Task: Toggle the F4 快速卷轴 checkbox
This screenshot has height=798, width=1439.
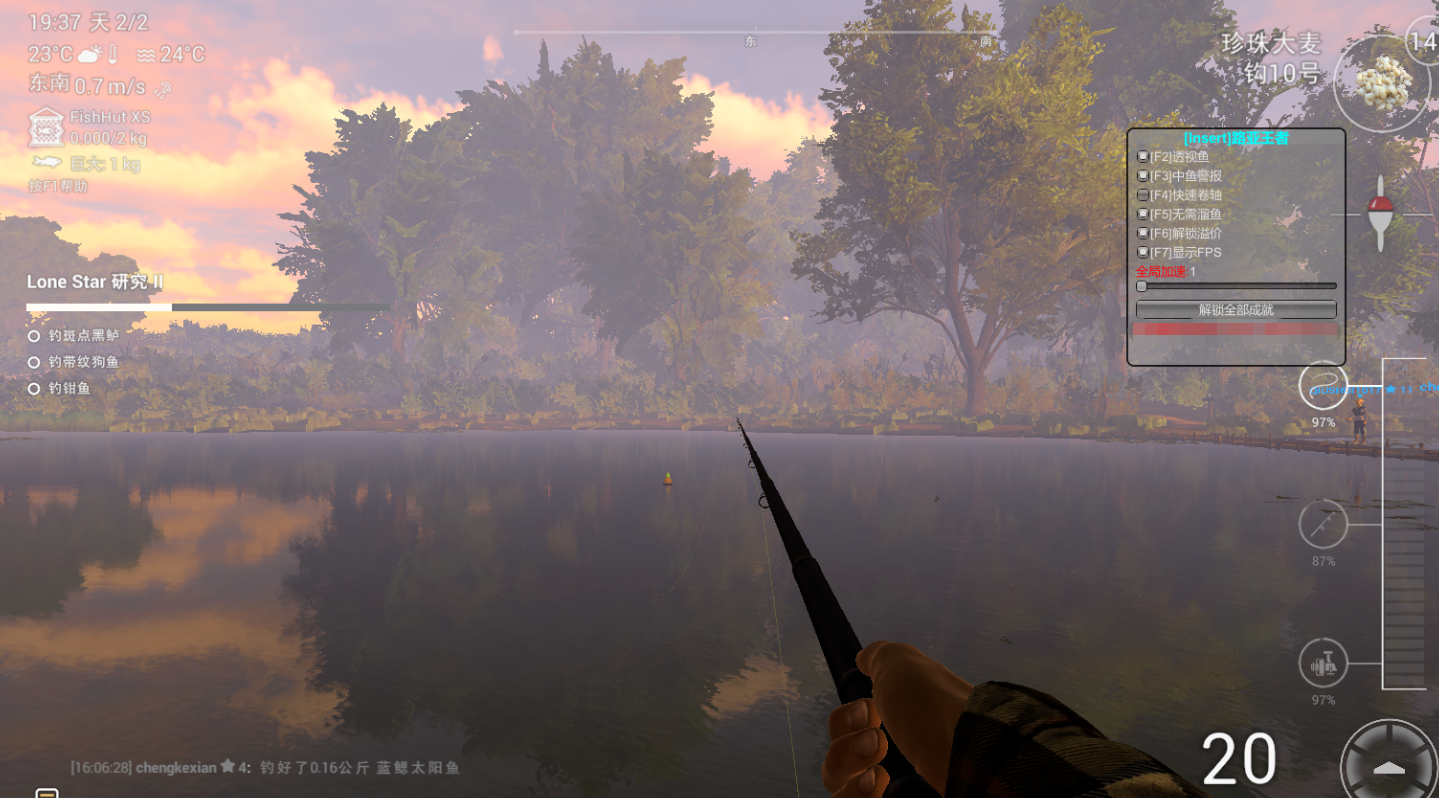Action: [x=1143, y=195]
